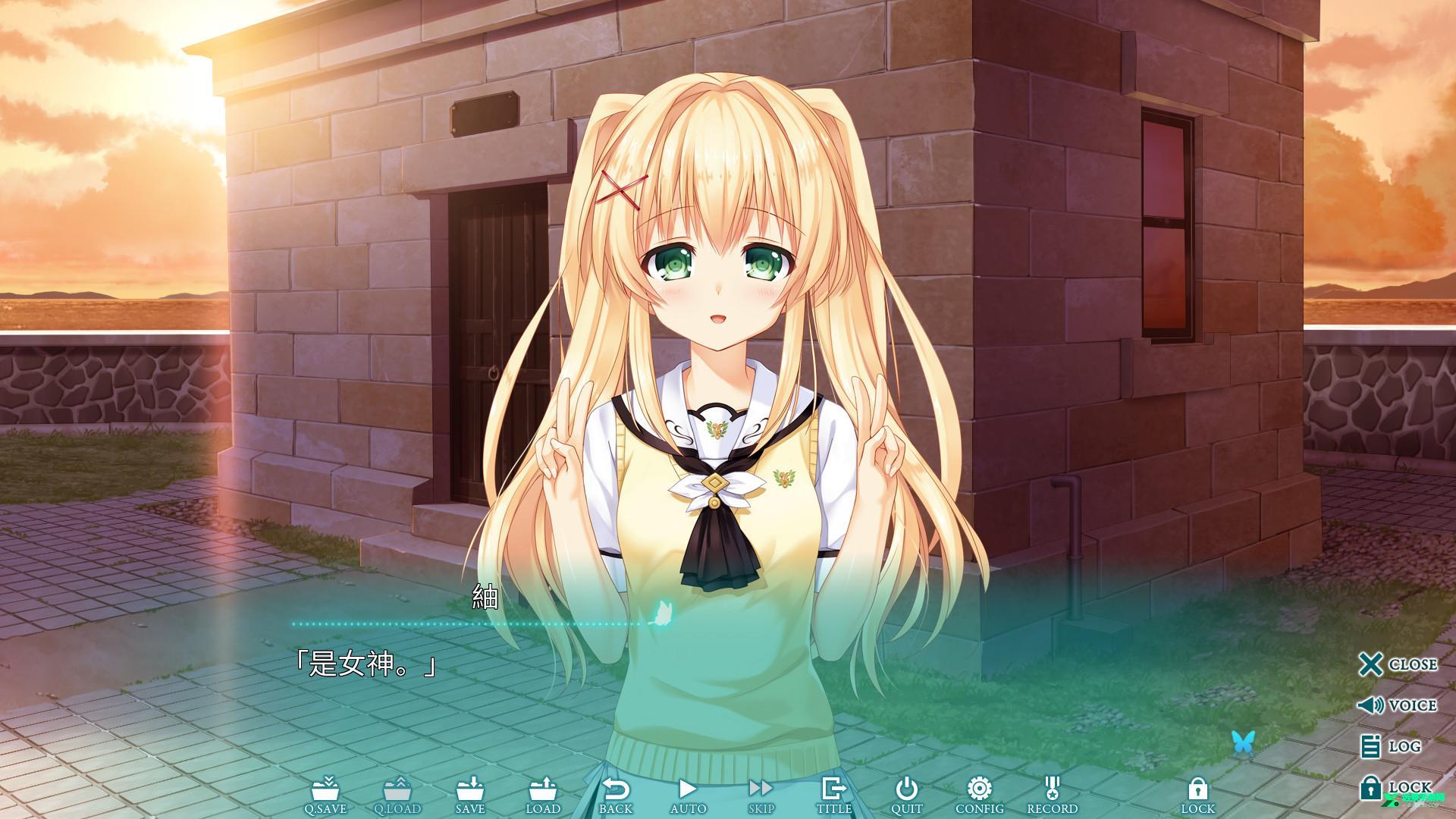This screenshot has width=1456, height=819.
Task: Open the SAVE screen icon
Action: coord(471,791)
